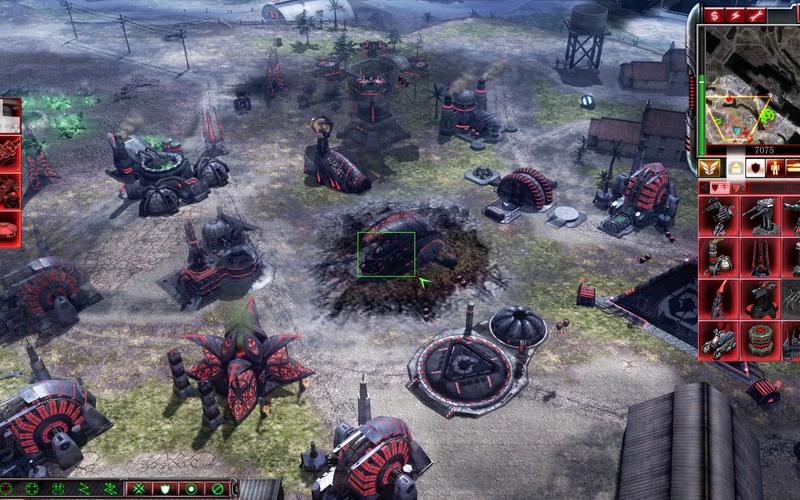The width and height of the screenshot is (800, 500).
Task: Build the Shredder Turret defense icon
Action: (x=719, y=217)
